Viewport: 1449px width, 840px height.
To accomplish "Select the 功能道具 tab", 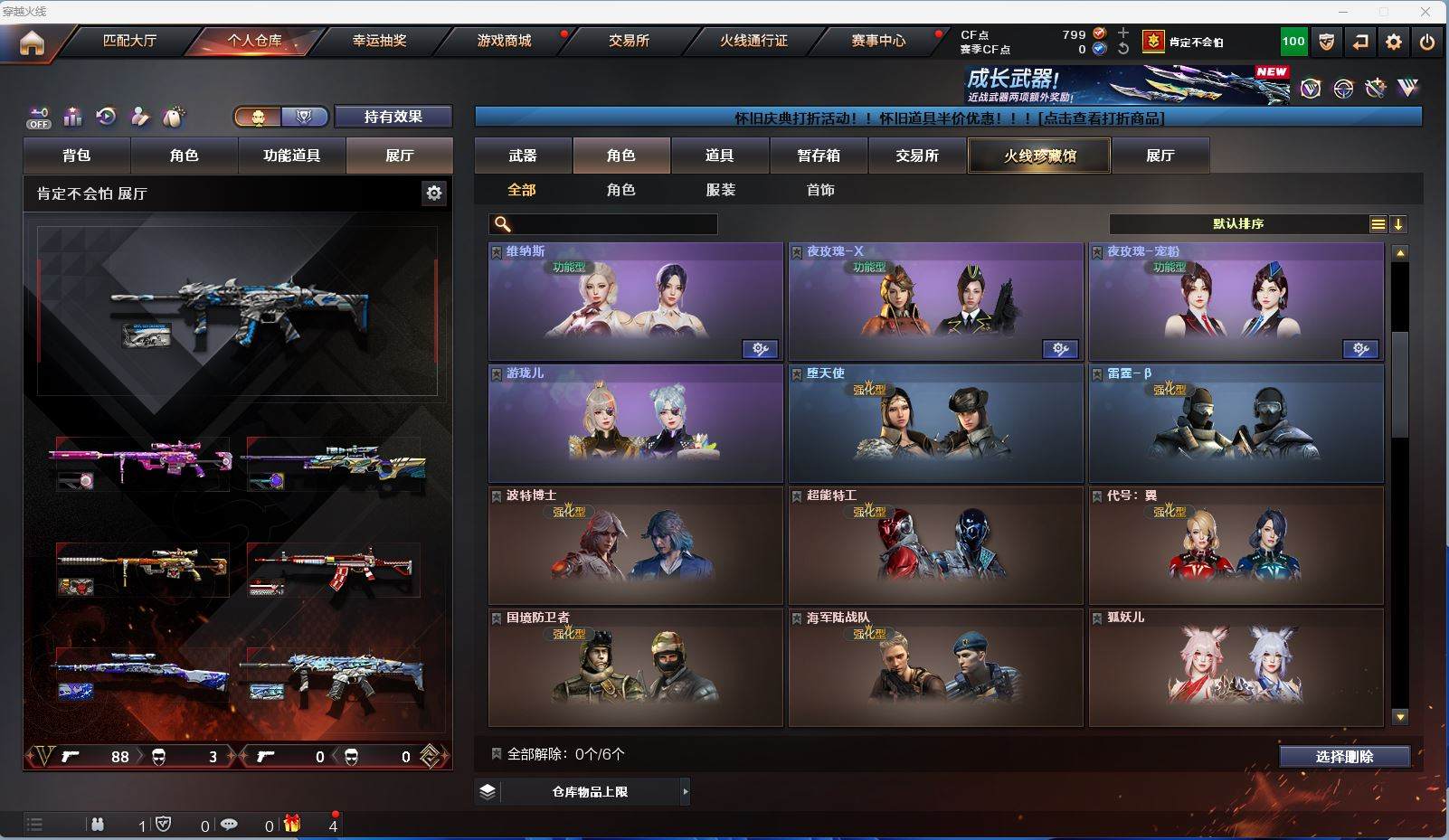I will click(x=291, y=156).
